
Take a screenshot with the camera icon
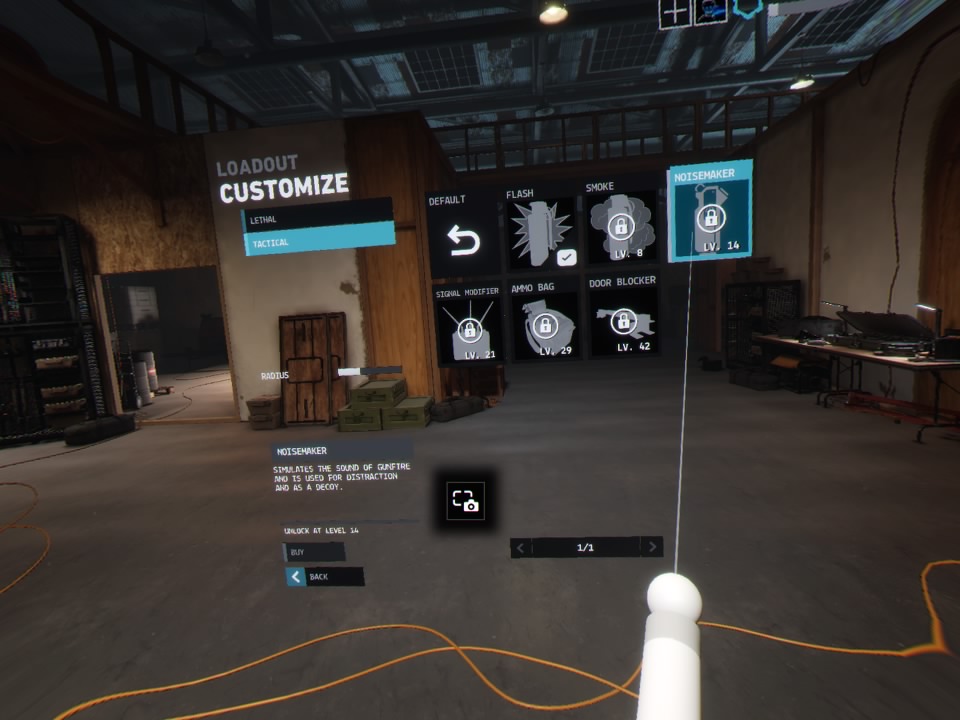coord(467,501)
